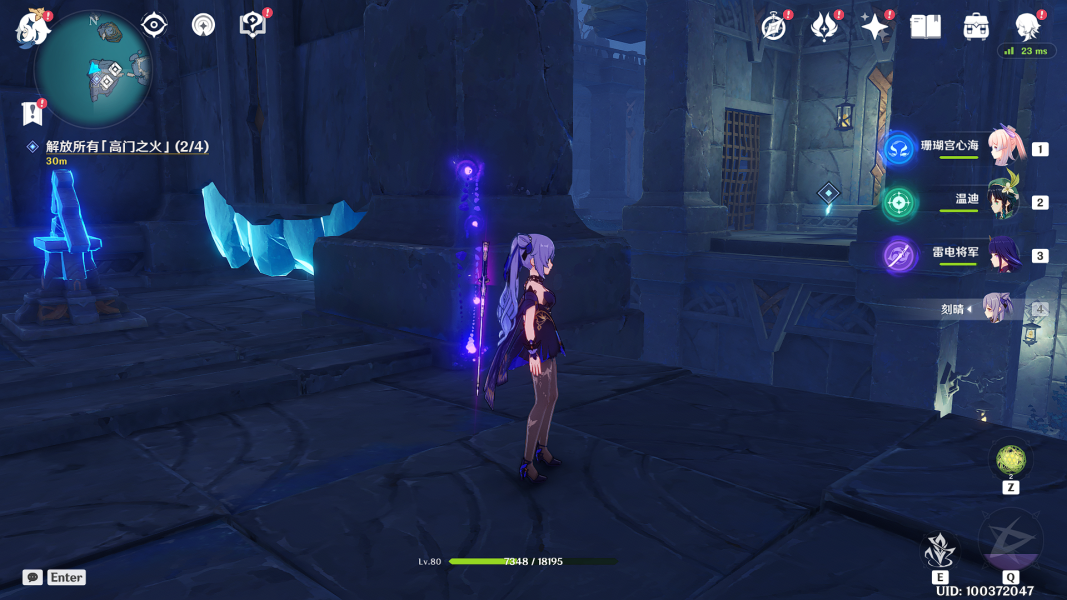Use the green sphere gadget
The image size is (1067, 600).
pos(1011,460)
